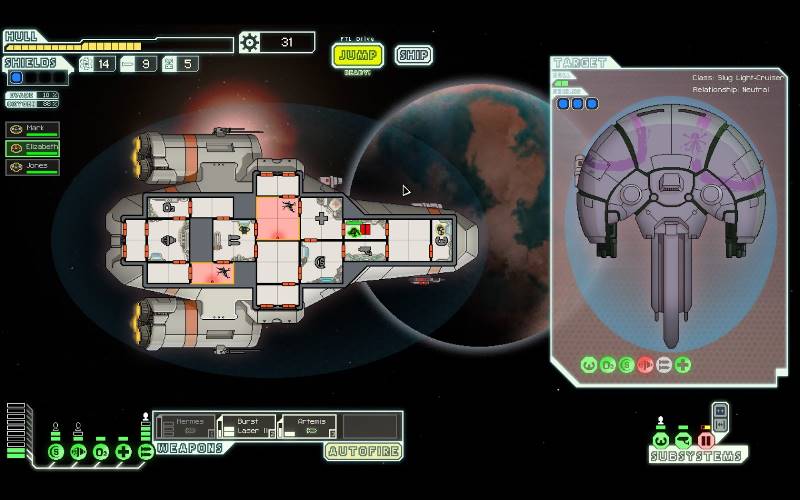The height and width of the screenshot is (500, 800).
Task: Click the red door subsystem icon
Action: click(x=706, y=439)
